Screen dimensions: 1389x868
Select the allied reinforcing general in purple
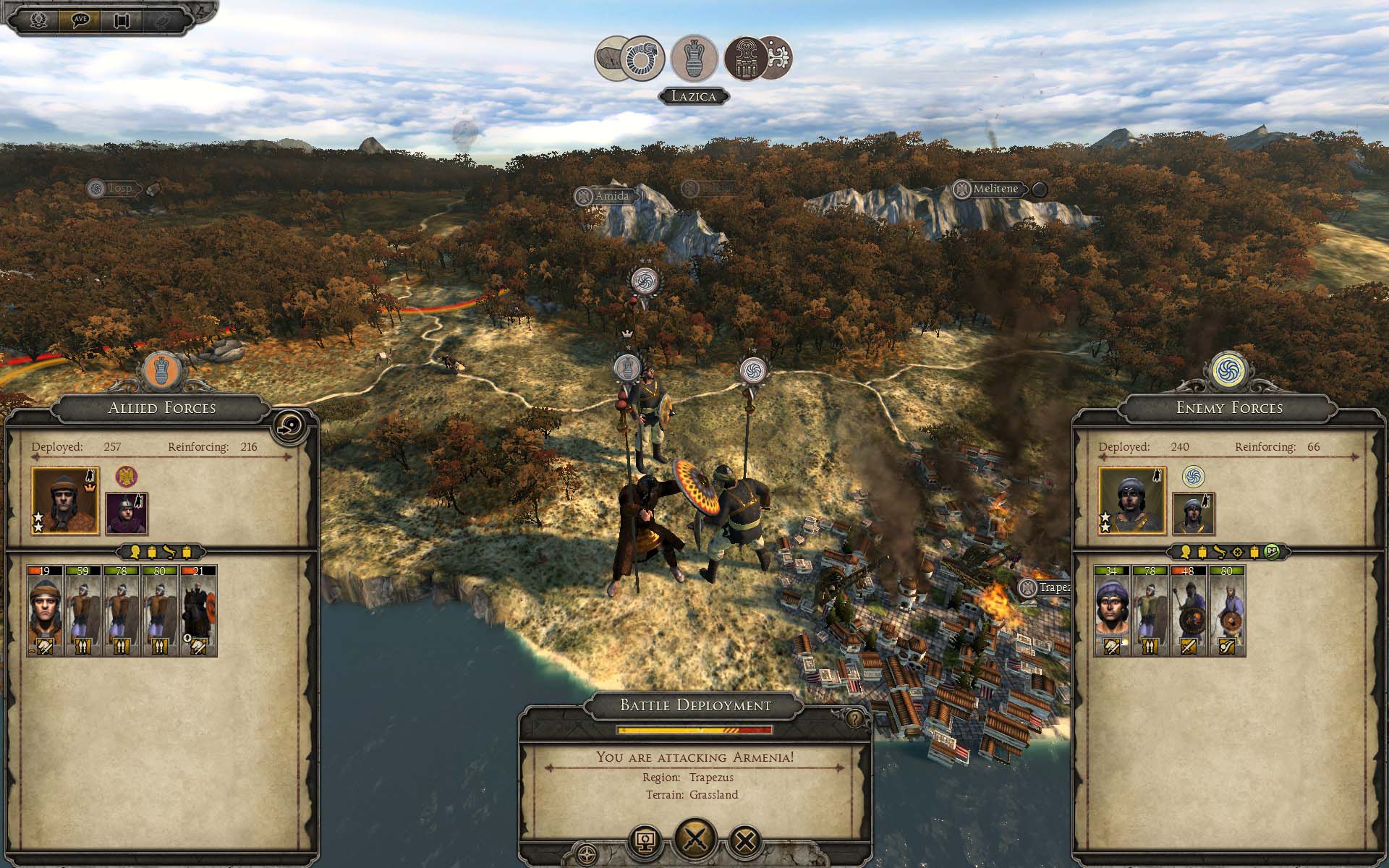[x=127, y=514]
